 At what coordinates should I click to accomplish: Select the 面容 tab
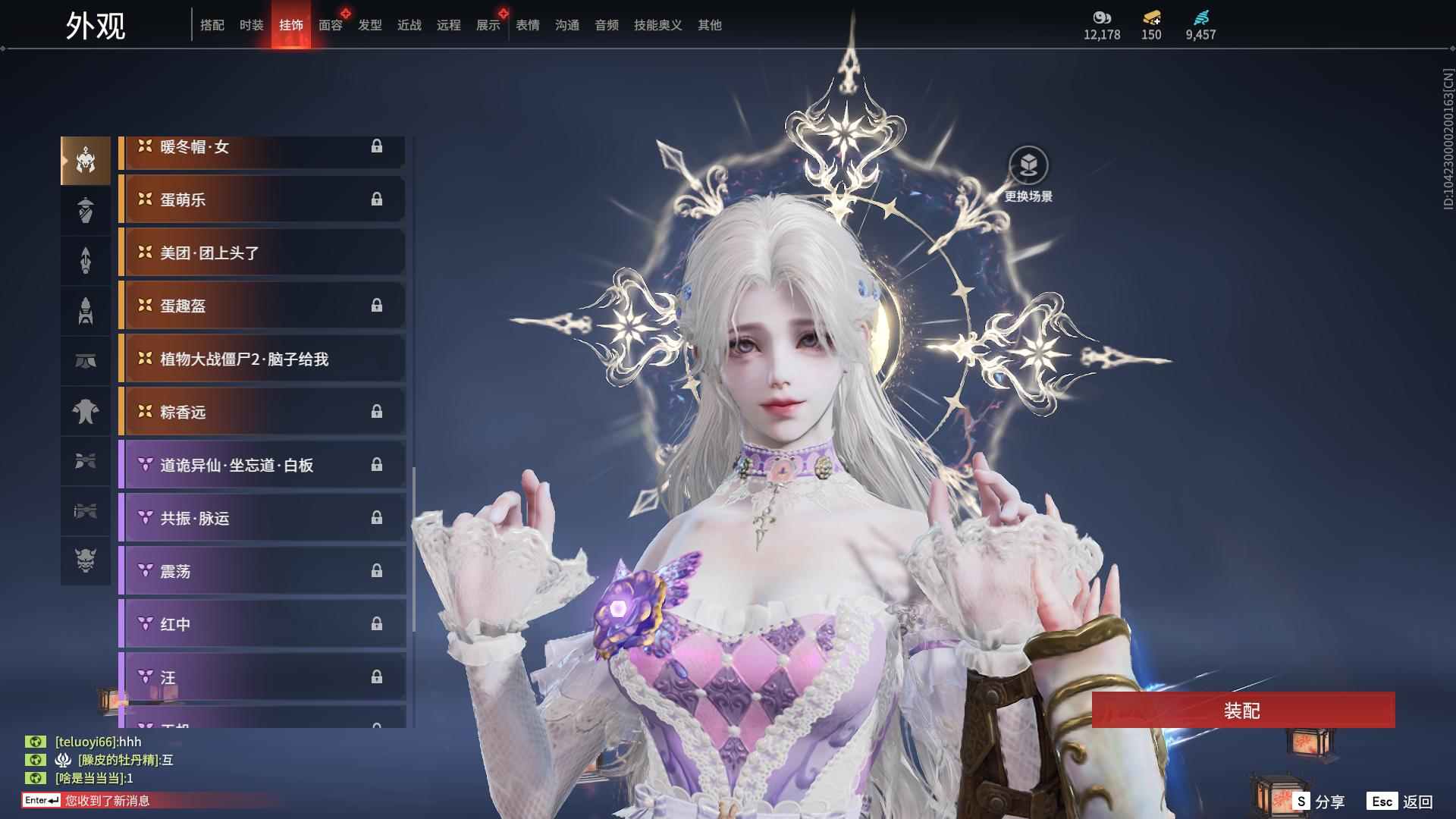(x=330, y=25)
